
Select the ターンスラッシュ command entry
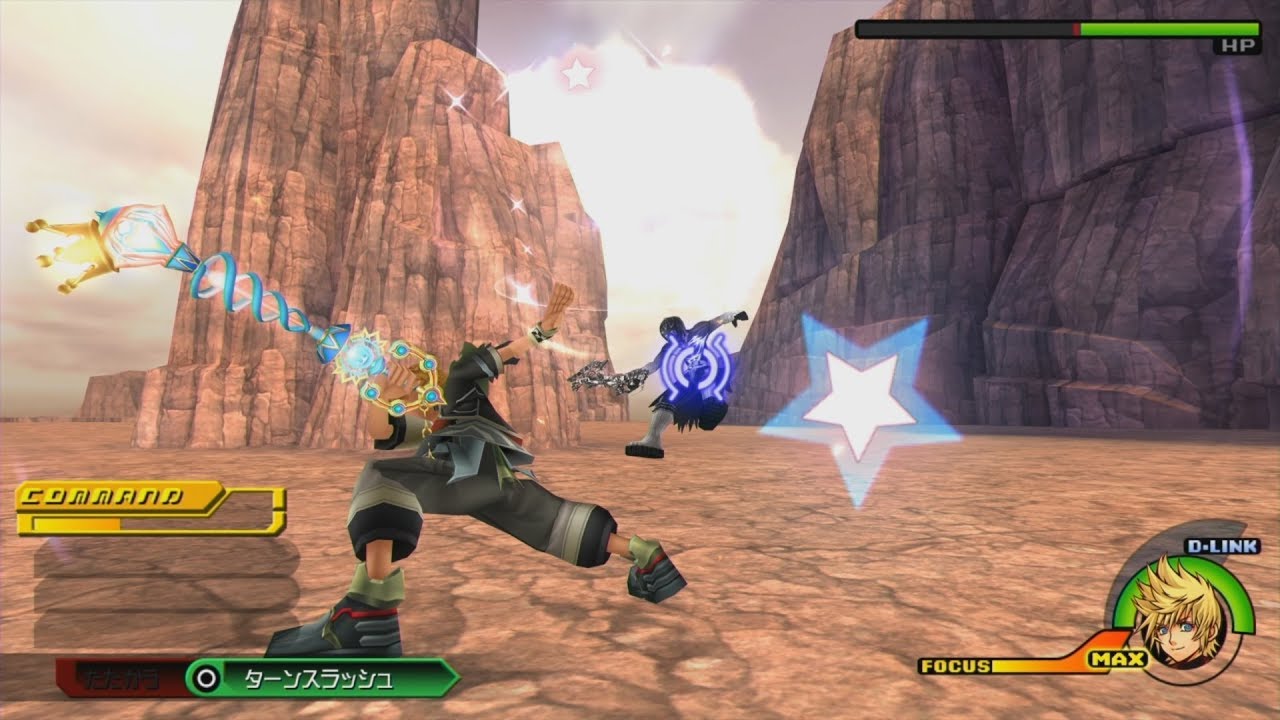click(320, 678)
